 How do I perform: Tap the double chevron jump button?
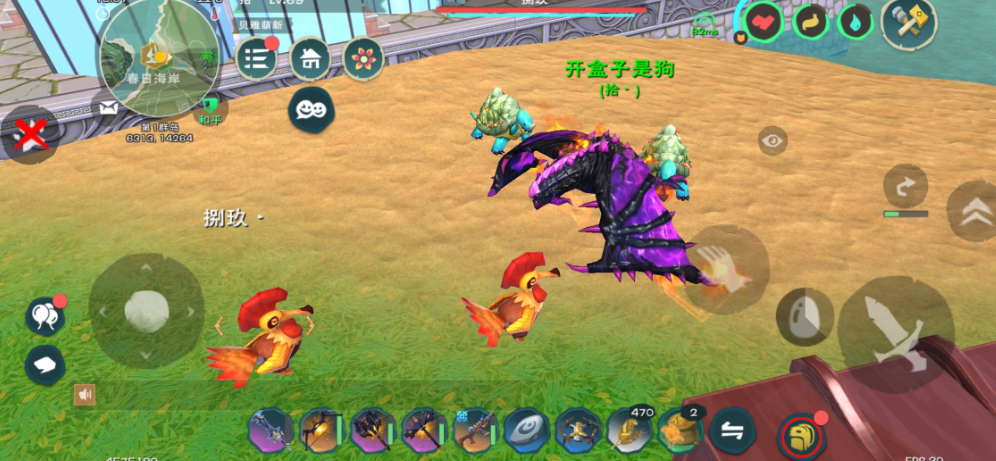point(971,211)
